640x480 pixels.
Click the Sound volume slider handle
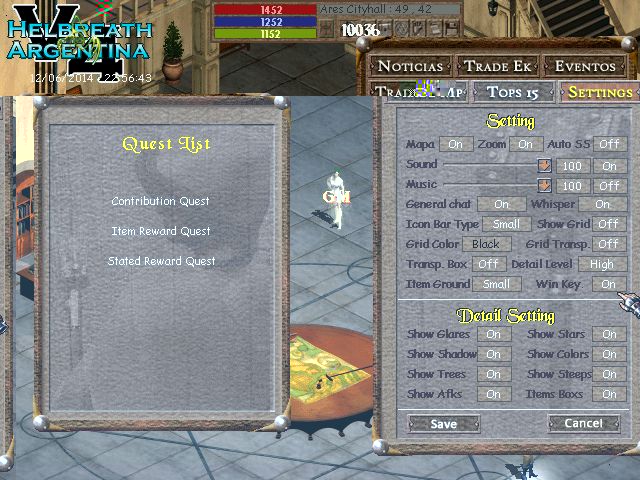(x=545, y=166)
